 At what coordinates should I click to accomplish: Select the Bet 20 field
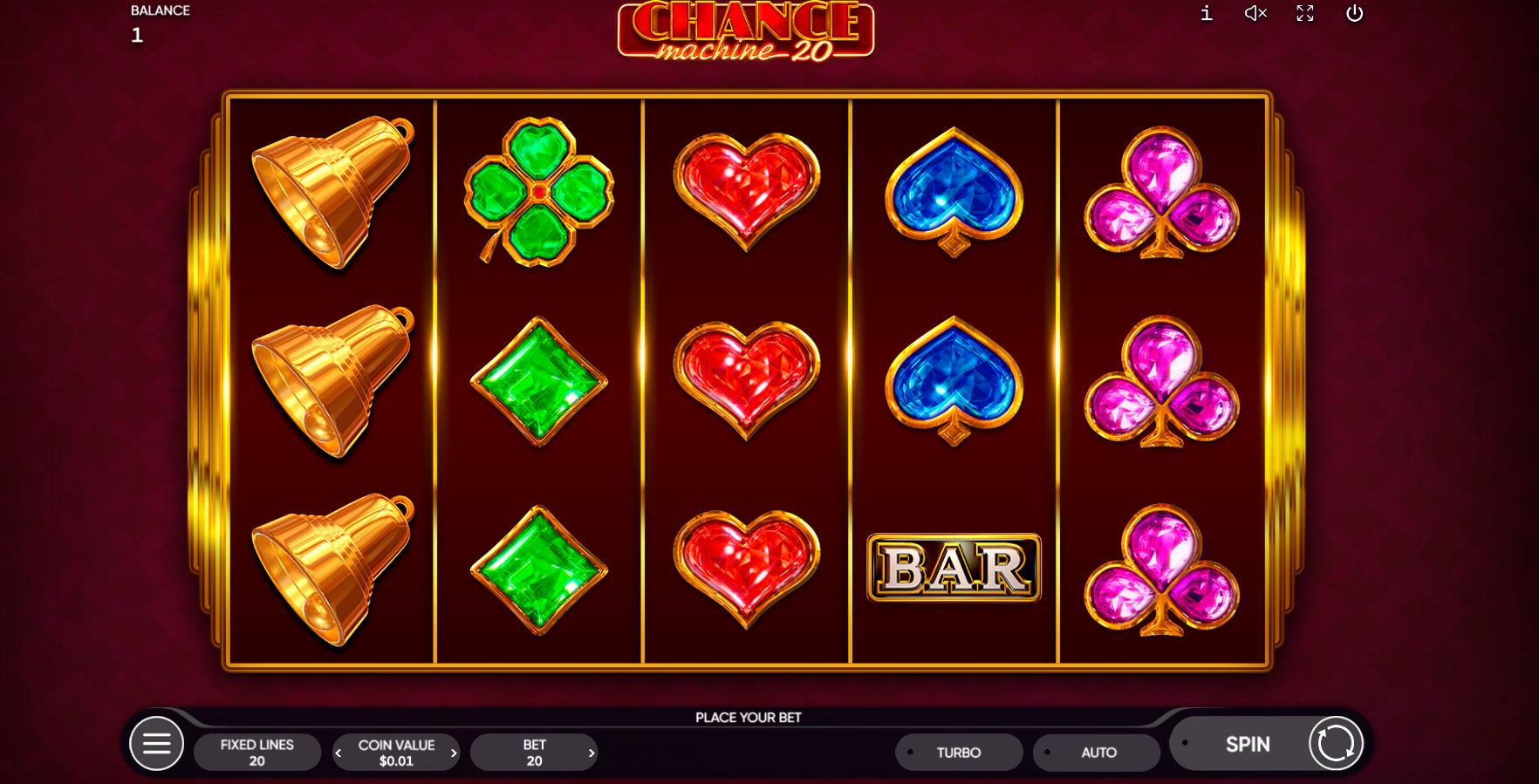pyautogui.click(x=535, y=751)
